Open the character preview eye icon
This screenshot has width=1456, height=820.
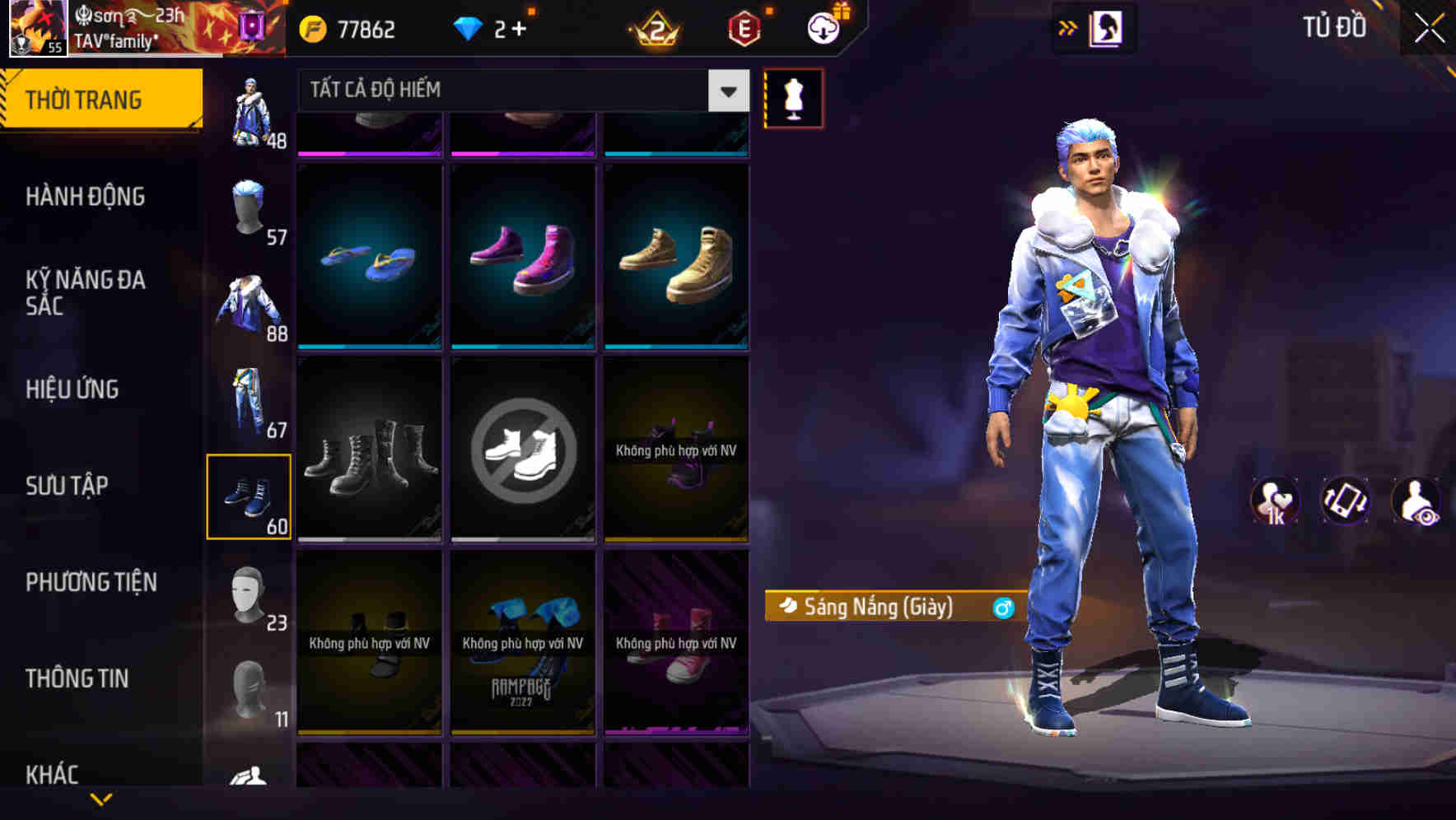pyautogui.click(x=1418, y=501)
